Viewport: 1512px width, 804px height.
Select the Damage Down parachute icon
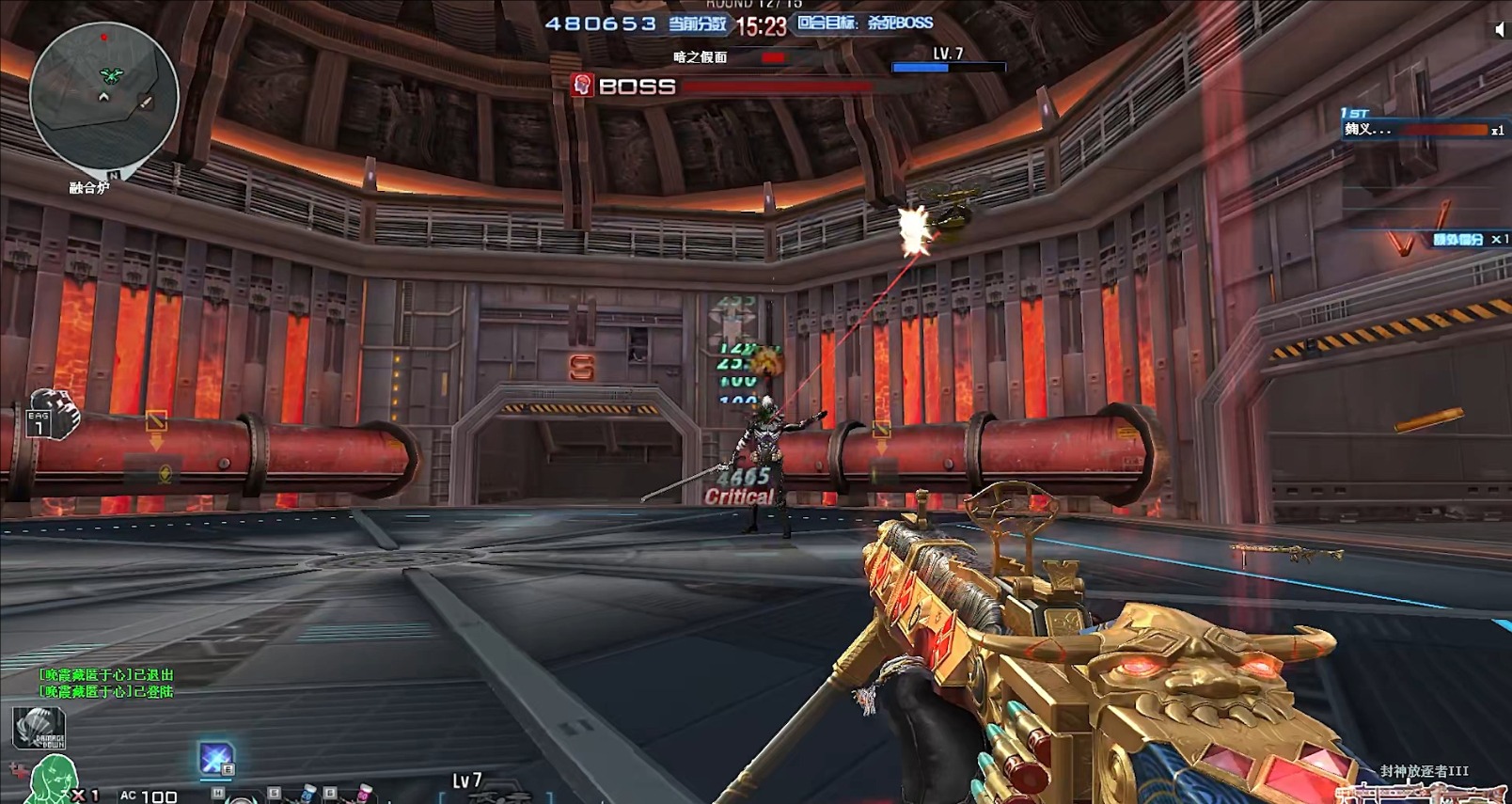39,728
